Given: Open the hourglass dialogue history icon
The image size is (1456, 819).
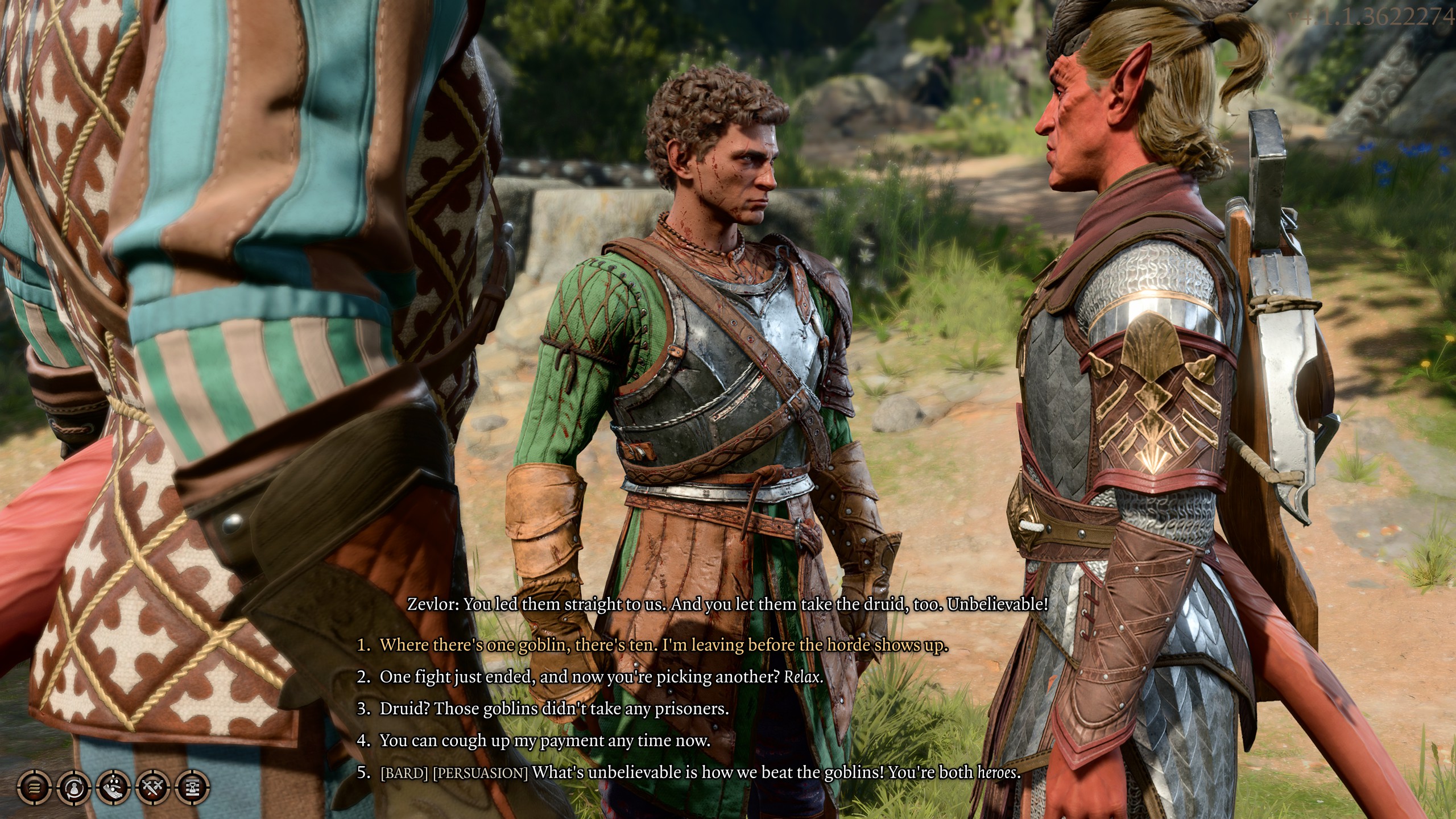Looking at the screenshot, I should tap(193, 788).
